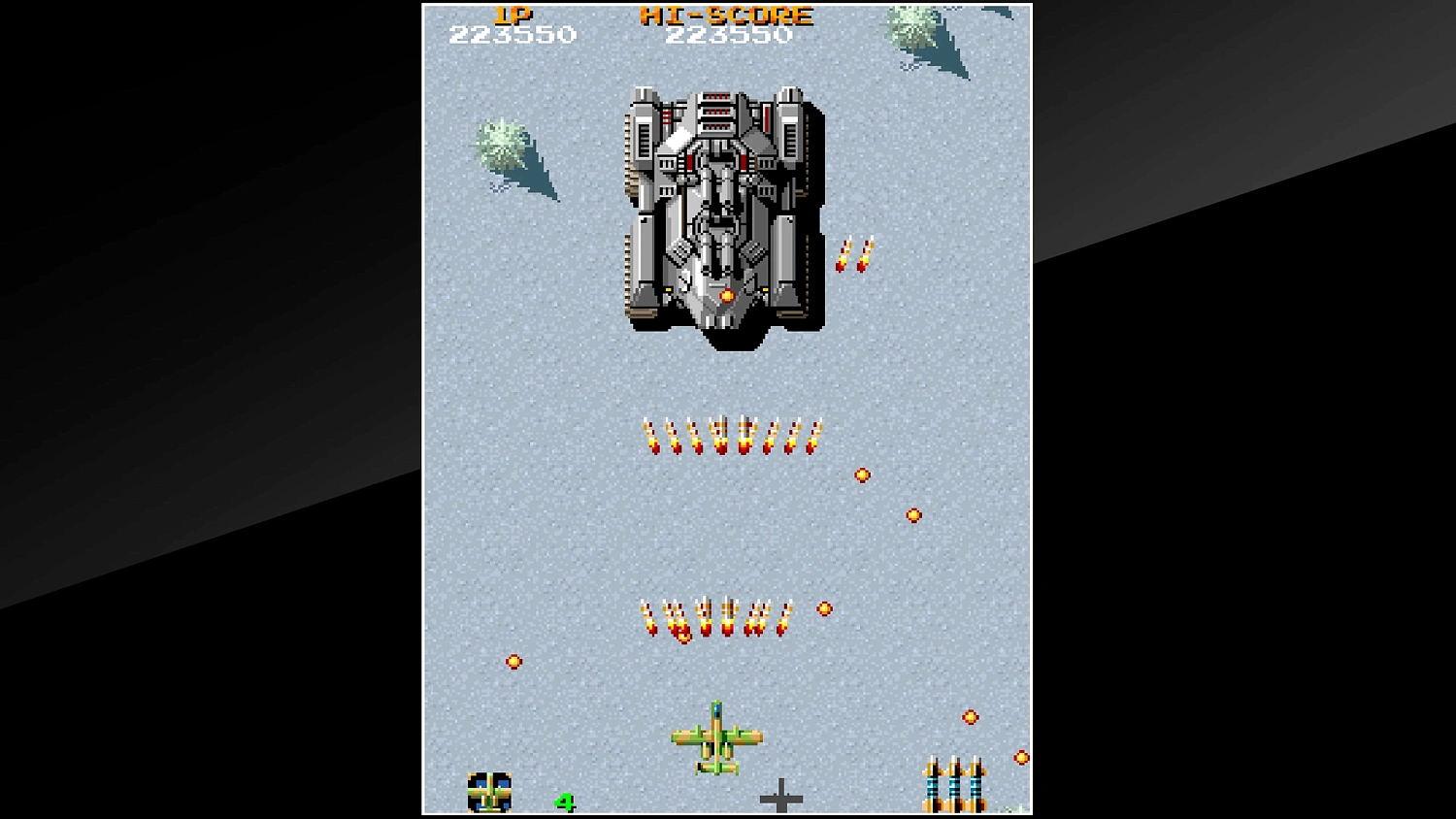Screen dimensions: 1456x819
Task: Click the HI-SCORE label heading
Action: click(x=726, y=15)
